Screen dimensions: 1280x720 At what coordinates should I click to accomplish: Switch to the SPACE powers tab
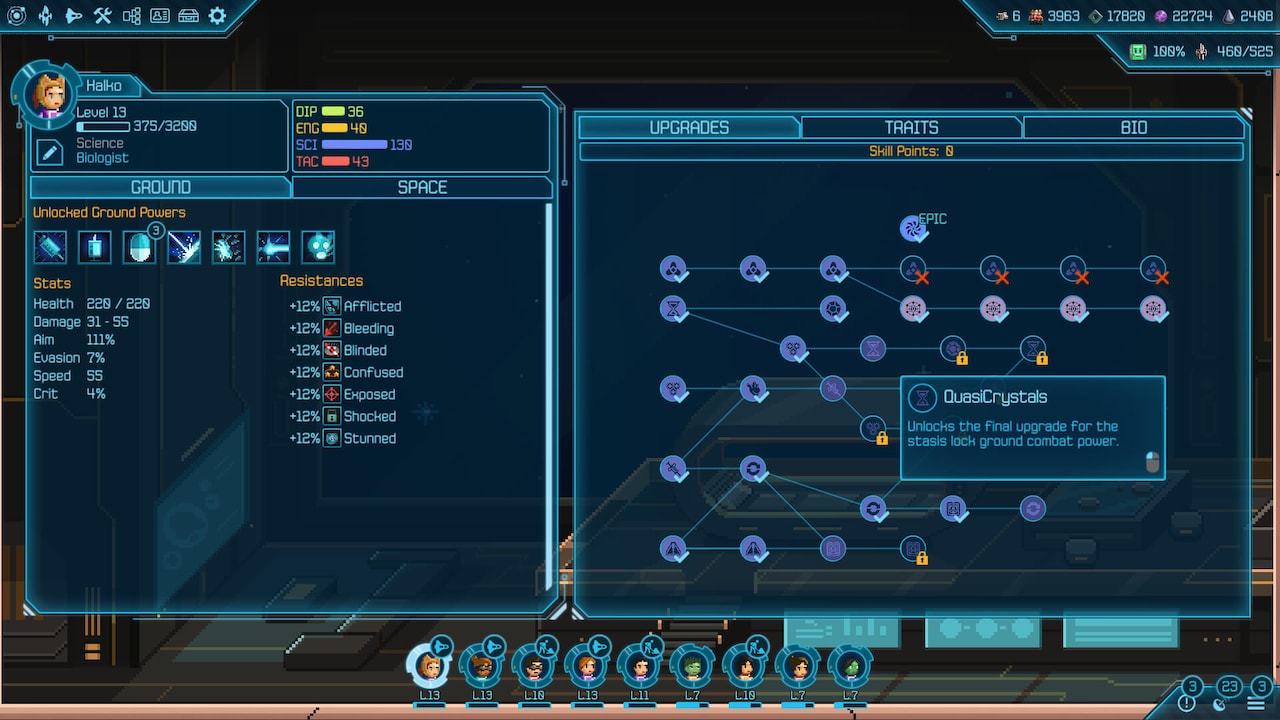tap(422, 187)
